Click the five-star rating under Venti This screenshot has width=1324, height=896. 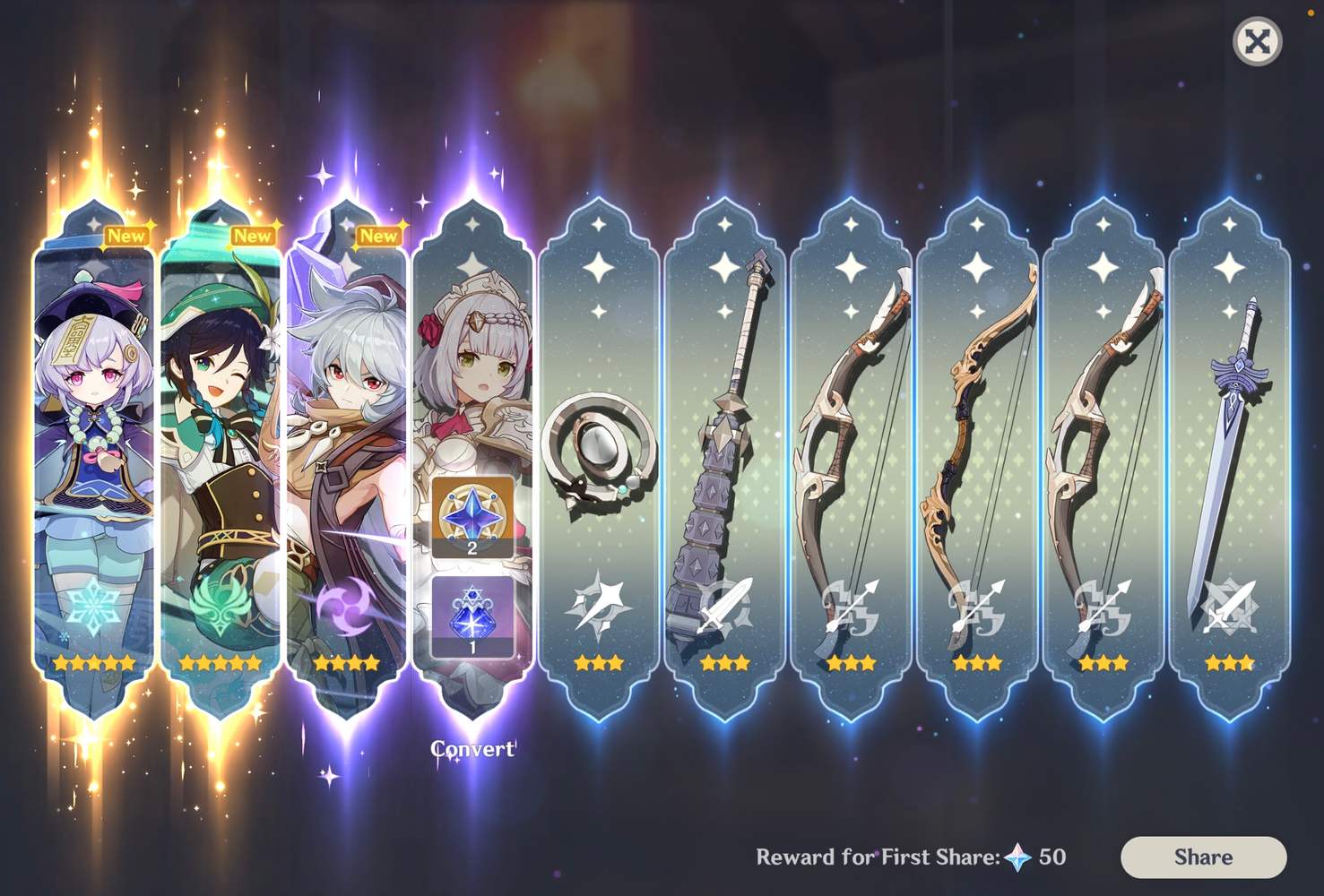click(x=221, y=662)
